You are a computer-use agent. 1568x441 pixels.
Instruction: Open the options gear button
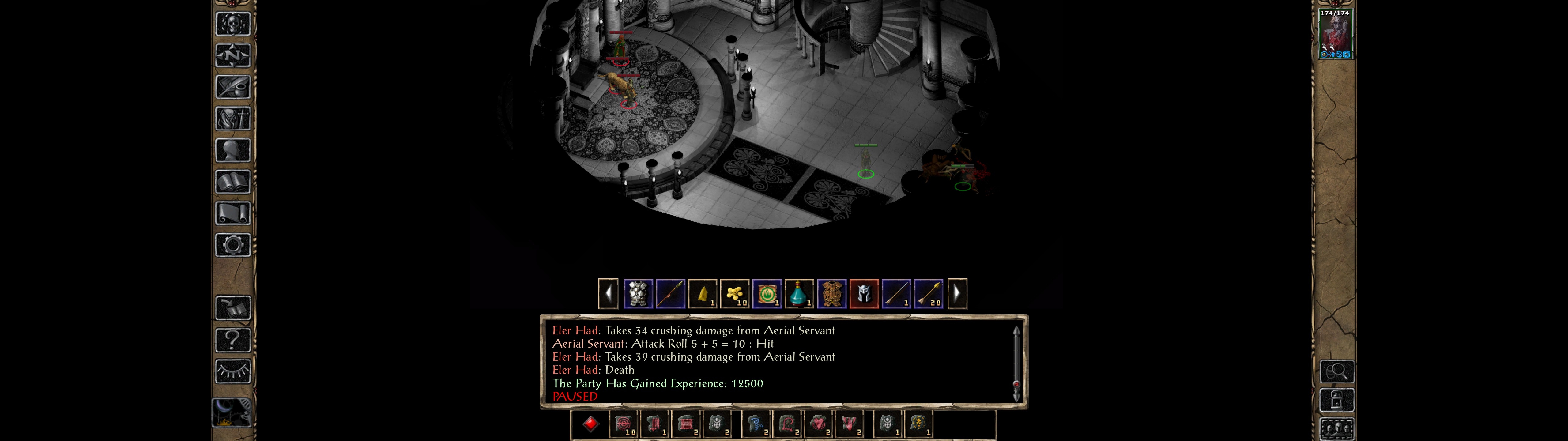point(233,245)
